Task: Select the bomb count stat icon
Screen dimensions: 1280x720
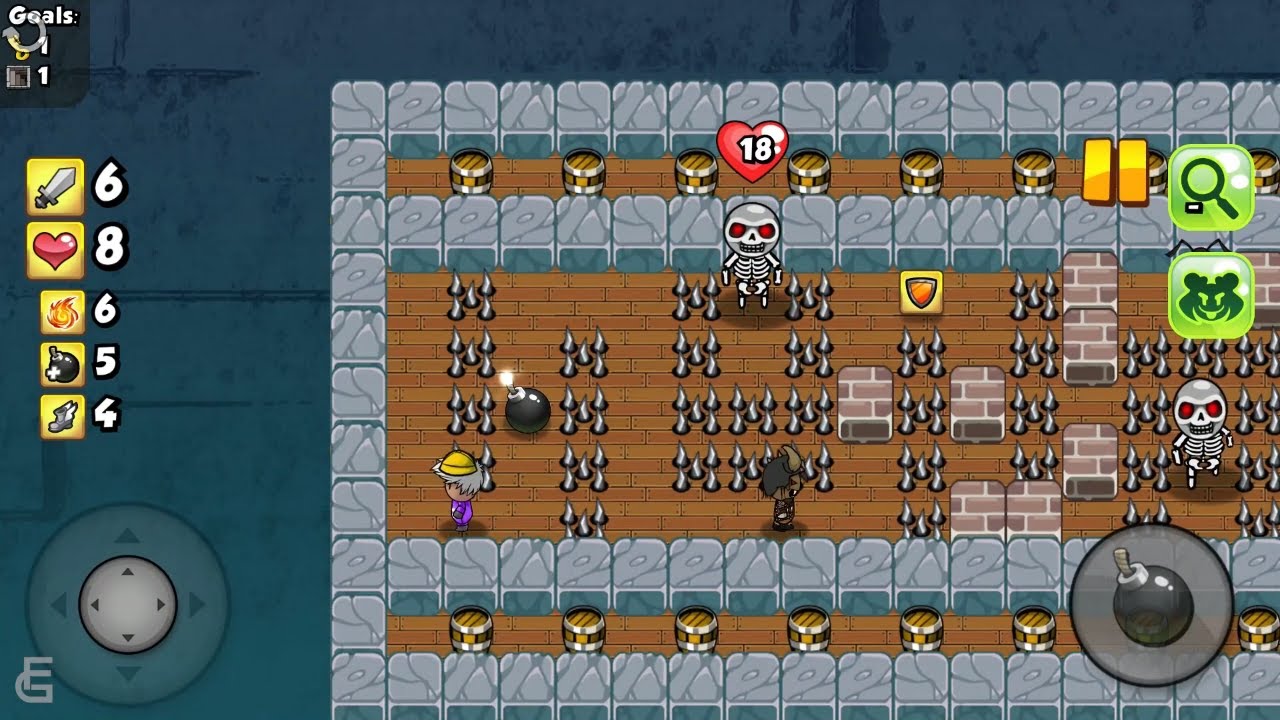Action: tap(61, 364)
